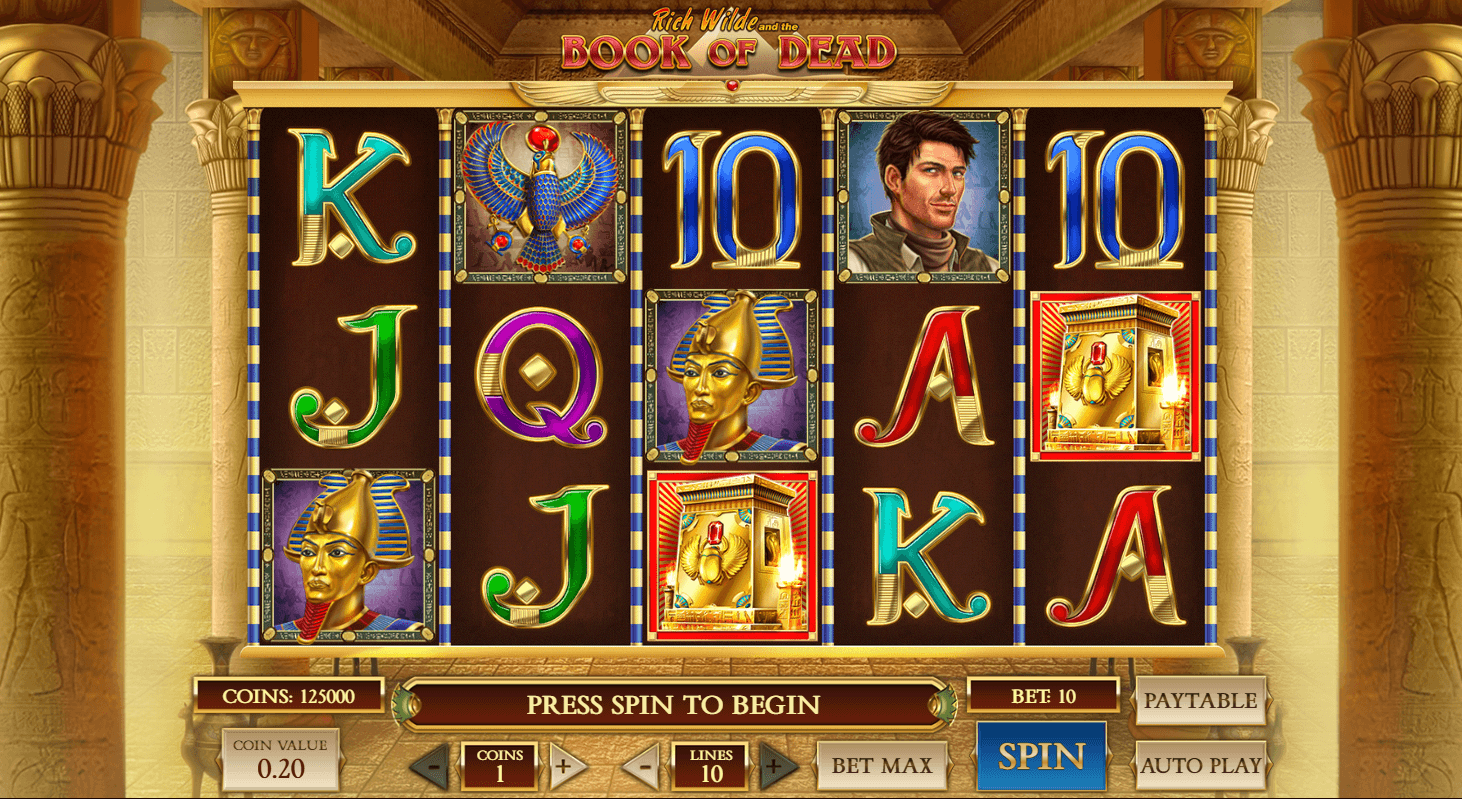Set the wager with Bet Max

[882, 766]
